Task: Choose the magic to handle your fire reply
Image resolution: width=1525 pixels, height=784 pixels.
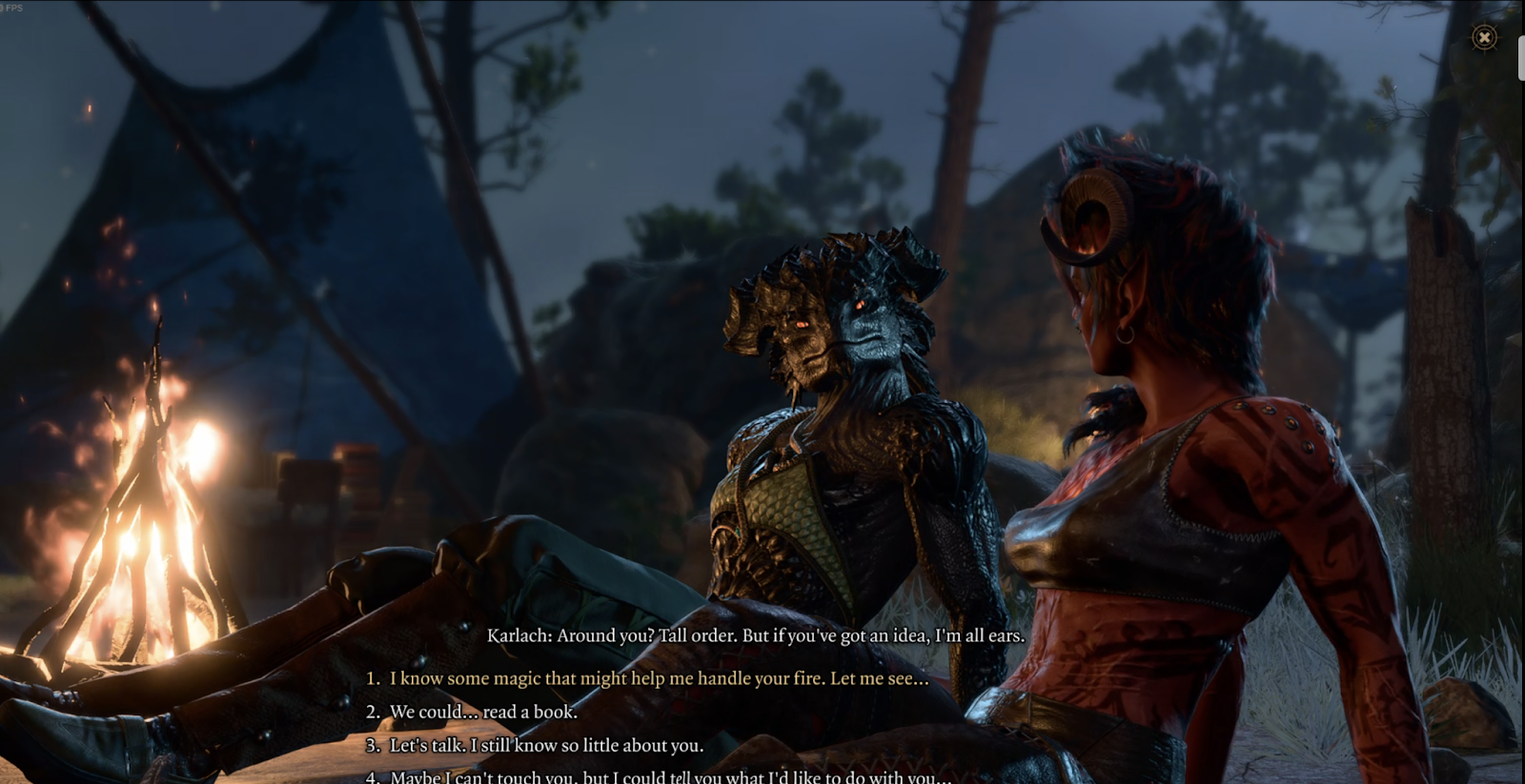Action: click(658, 678)
